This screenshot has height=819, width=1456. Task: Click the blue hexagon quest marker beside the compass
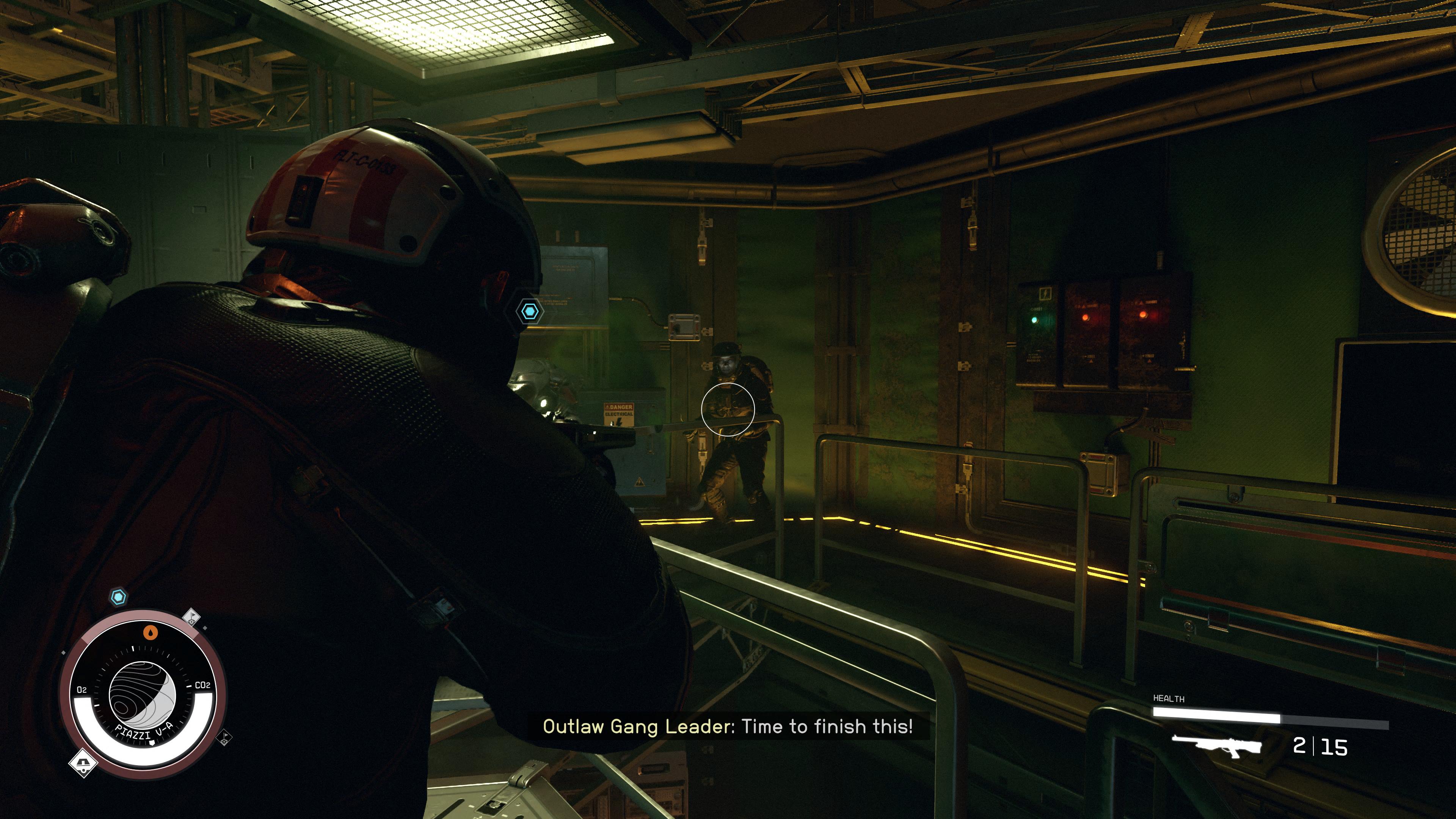click(x=118, y=597)
